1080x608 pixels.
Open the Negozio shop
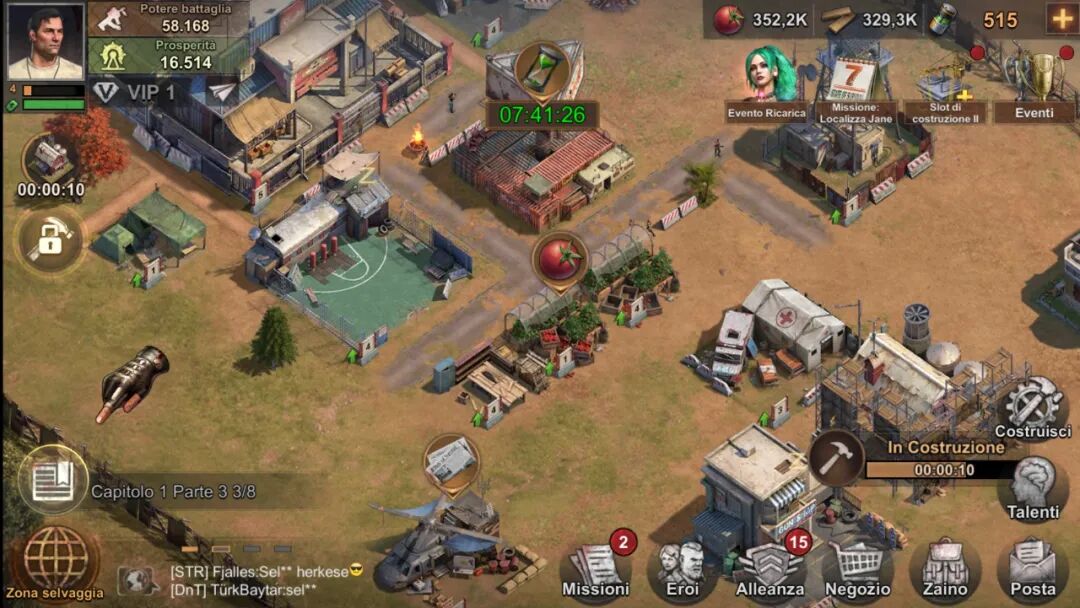(858, 570)
